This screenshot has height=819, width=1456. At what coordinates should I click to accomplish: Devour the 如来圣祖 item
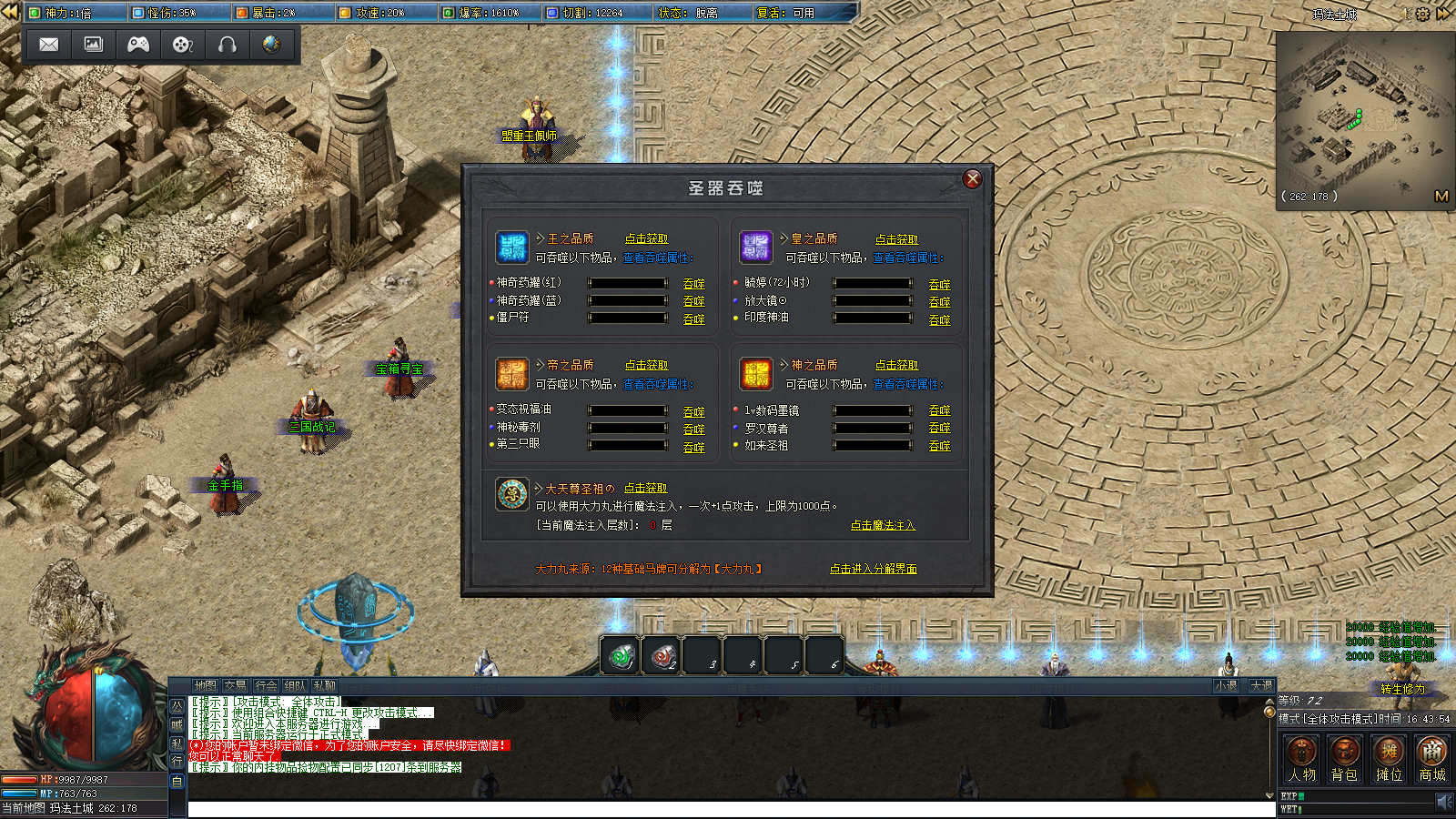pos(939,446)
